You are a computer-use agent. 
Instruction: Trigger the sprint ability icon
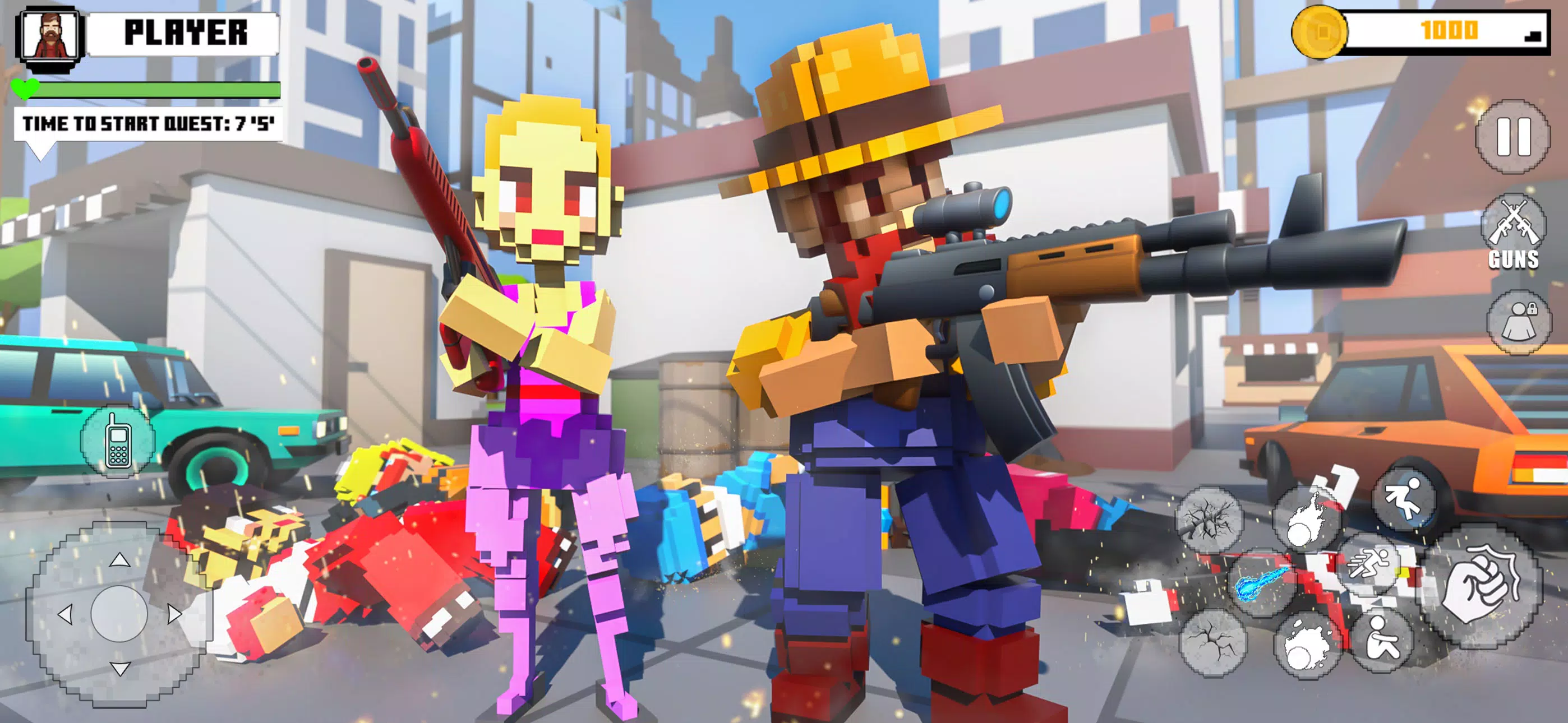1369,566
